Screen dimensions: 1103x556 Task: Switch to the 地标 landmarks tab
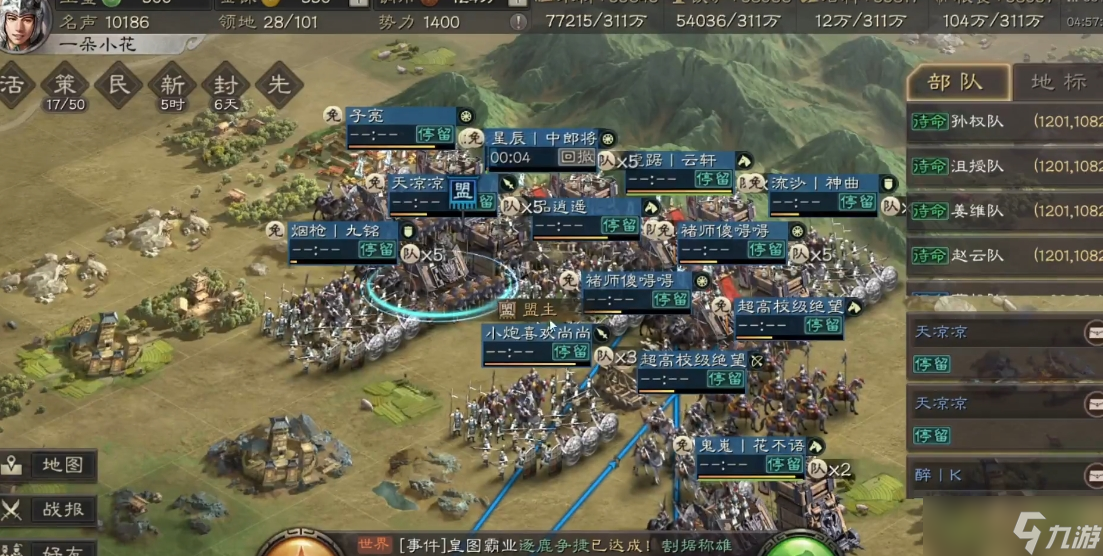click(x=1057, y=82)
